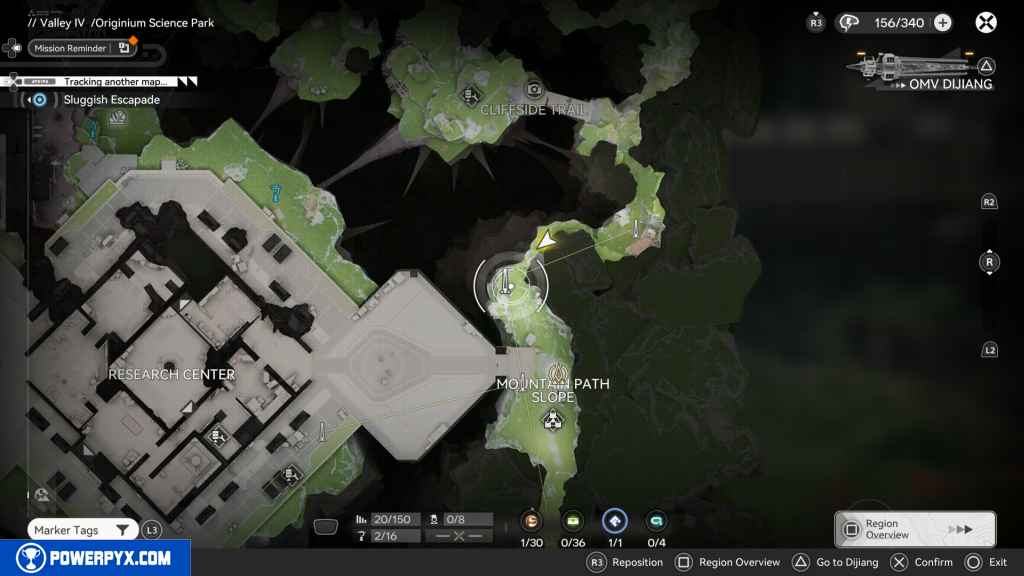
Task: Click the Cliffside Trail facility marker icon
Action: (470, 95)
